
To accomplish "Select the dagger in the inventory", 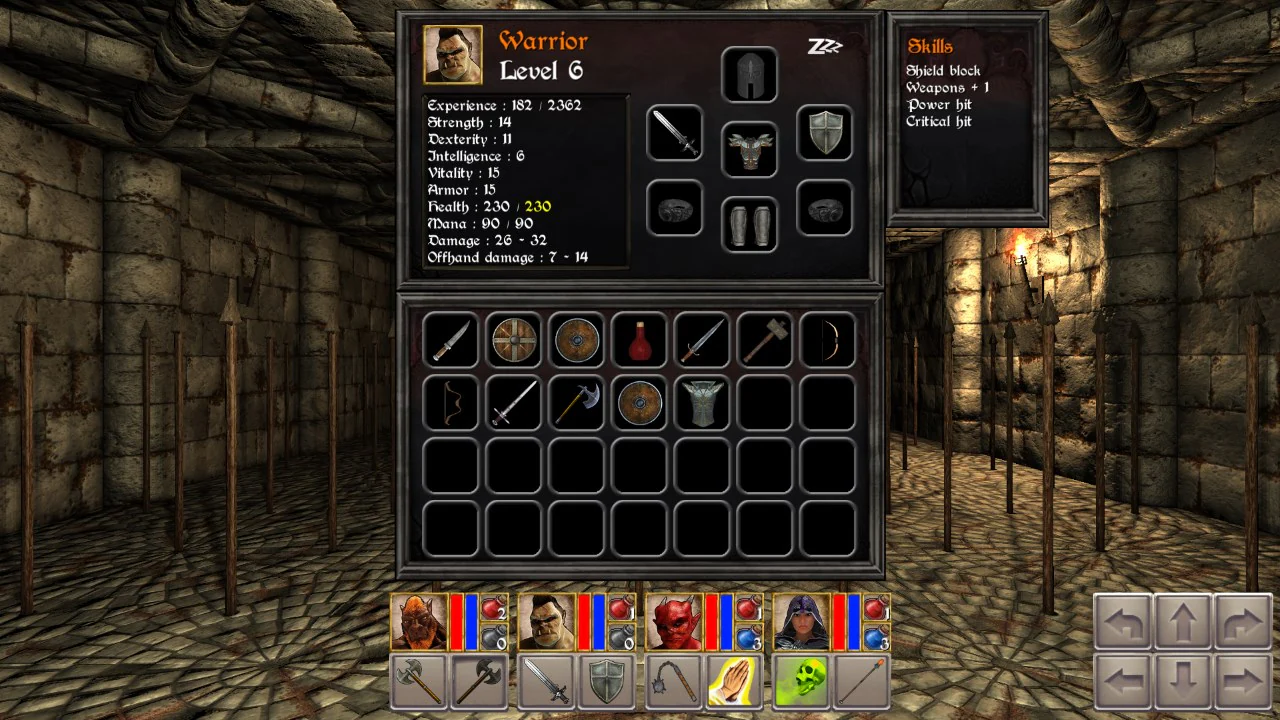I will click(x=450, y=339).
